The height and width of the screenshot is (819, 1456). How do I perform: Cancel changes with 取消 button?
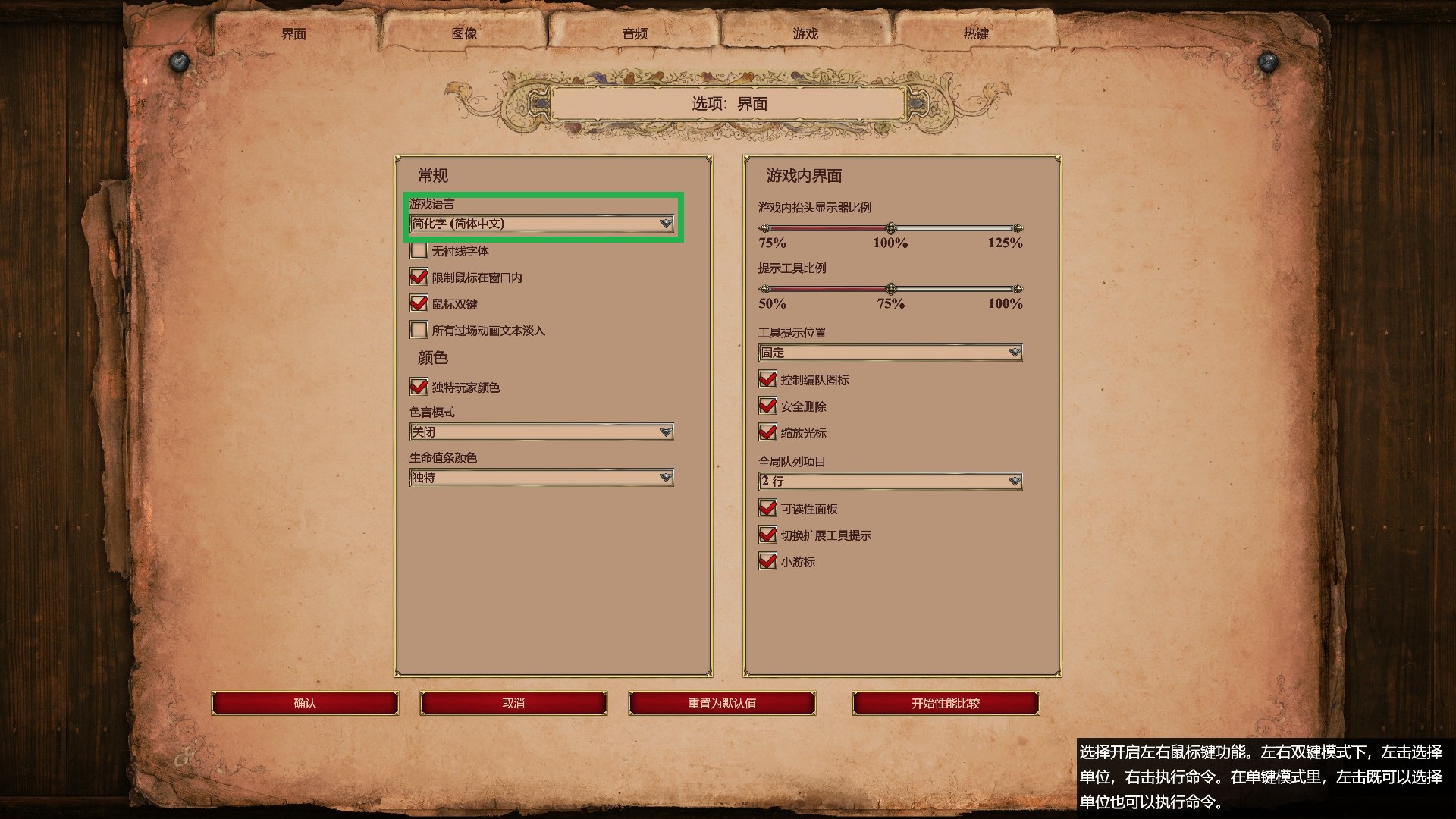coord(513,703)
